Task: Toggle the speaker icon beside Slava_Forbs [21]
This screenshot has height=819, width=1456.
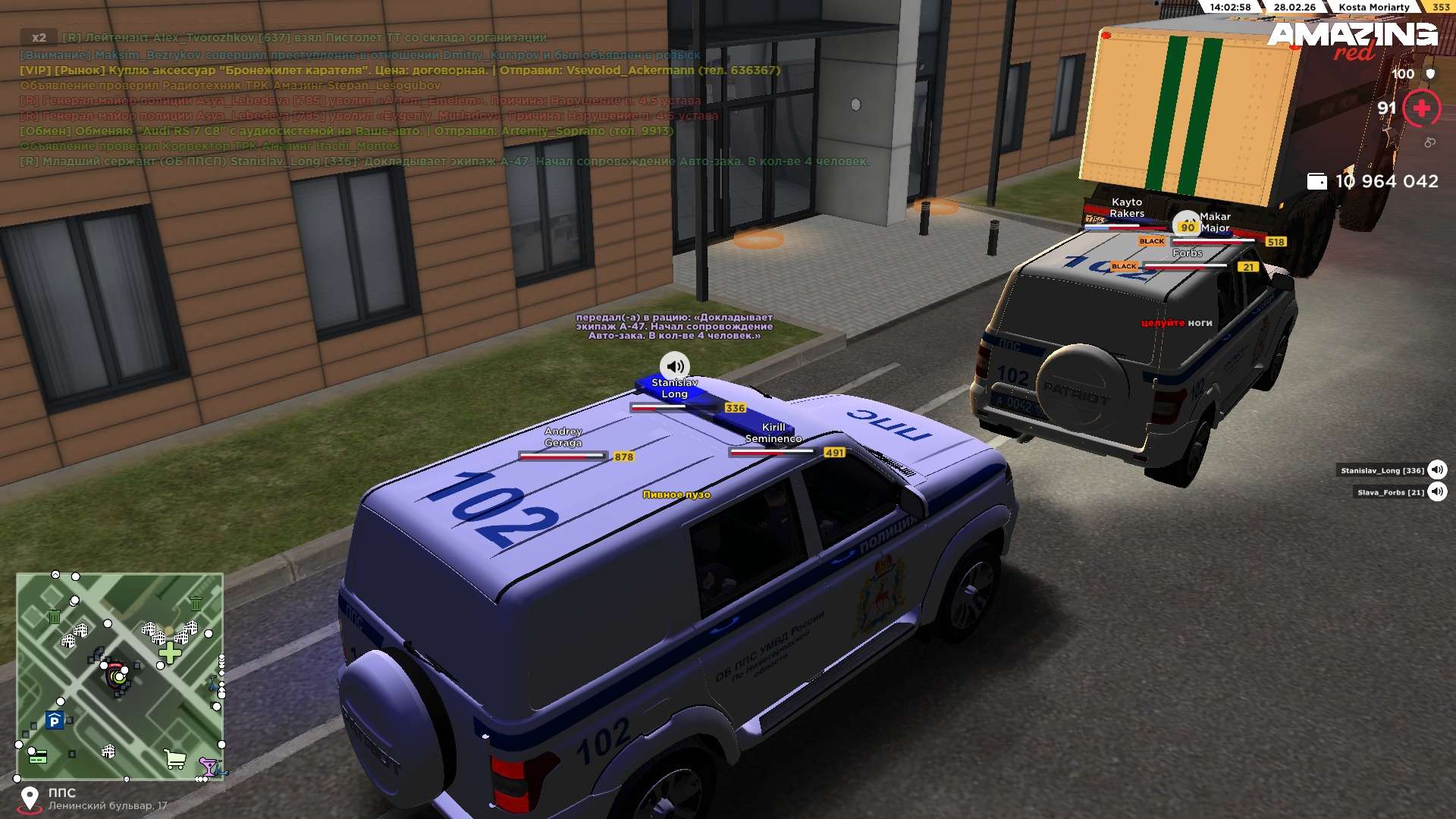Action: [x=1437, y=492]
